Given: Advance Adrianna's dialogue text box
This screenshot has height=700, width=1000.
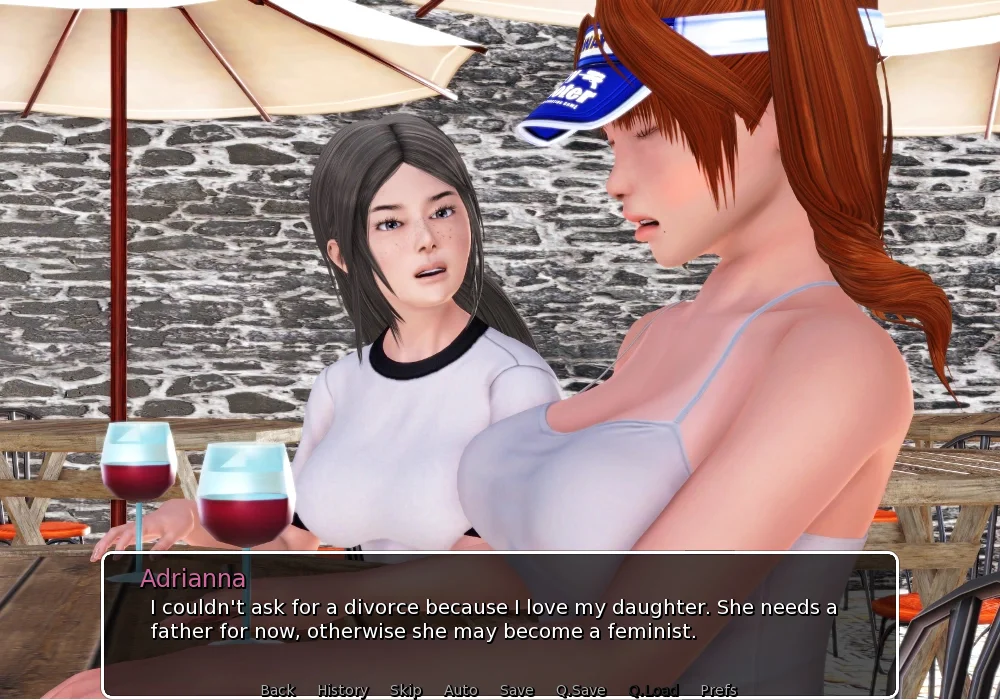Looking at the screenshot, I should point(500,620).
